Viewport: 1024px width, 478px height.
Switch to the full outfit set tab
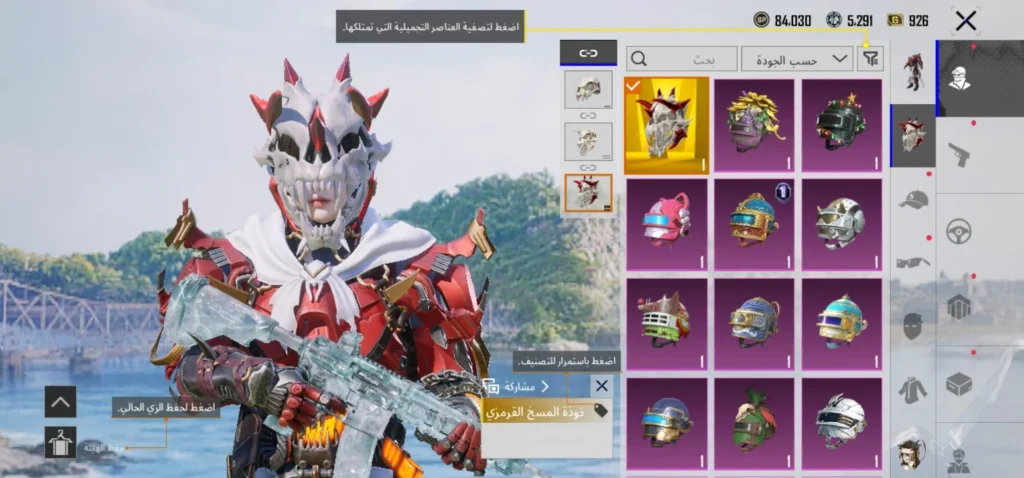pyautogui.click(x=913, y=71)
